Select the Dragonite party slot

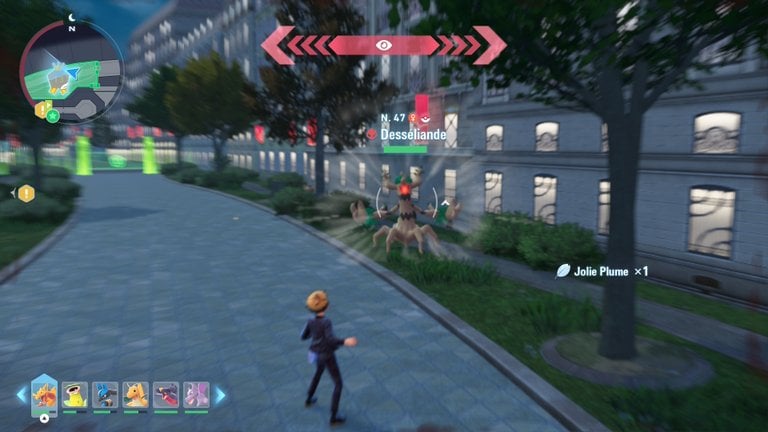coord(135,396)
